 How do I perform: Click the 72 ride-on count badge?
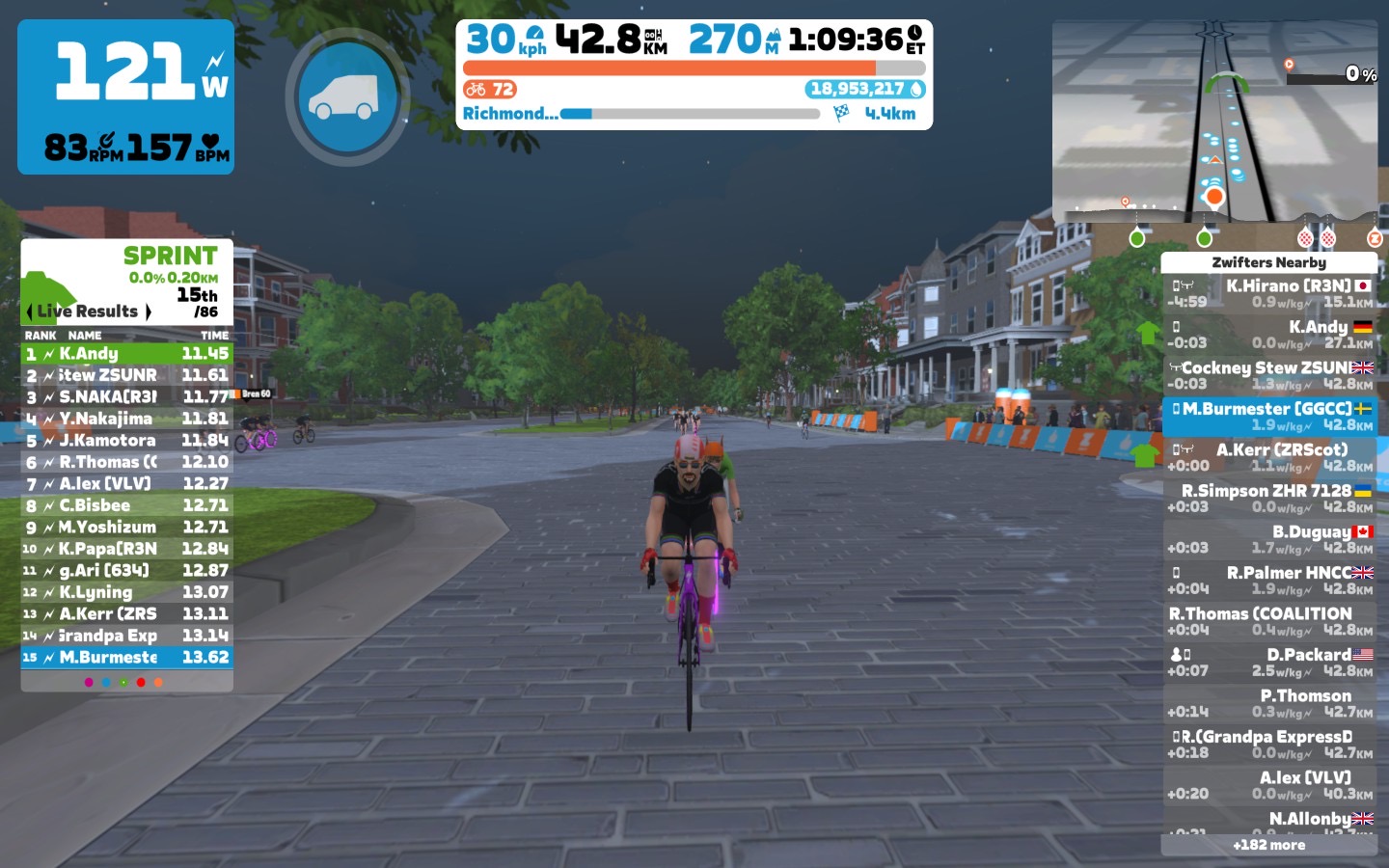click(490, 90)
